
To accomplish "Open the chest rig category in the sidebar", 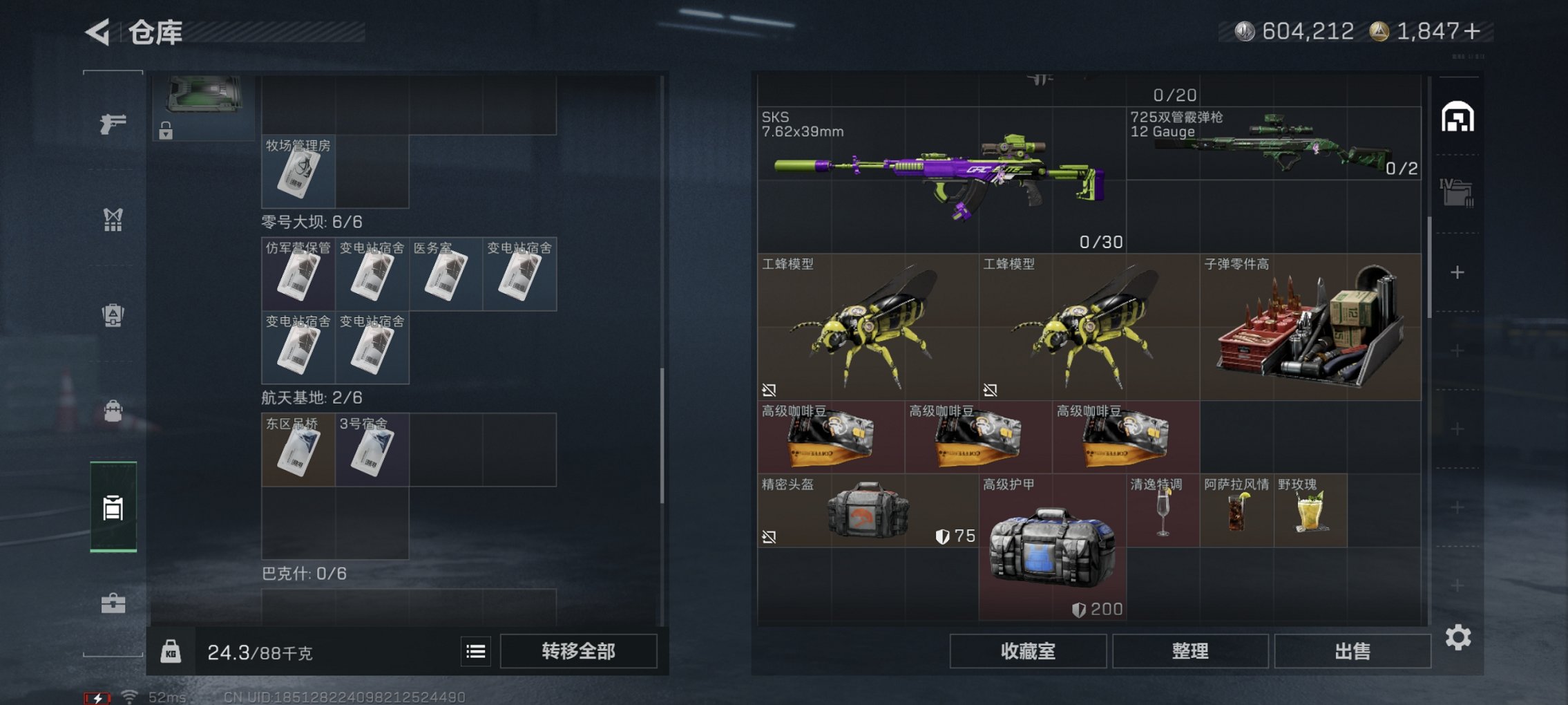I will pos(113,219).
